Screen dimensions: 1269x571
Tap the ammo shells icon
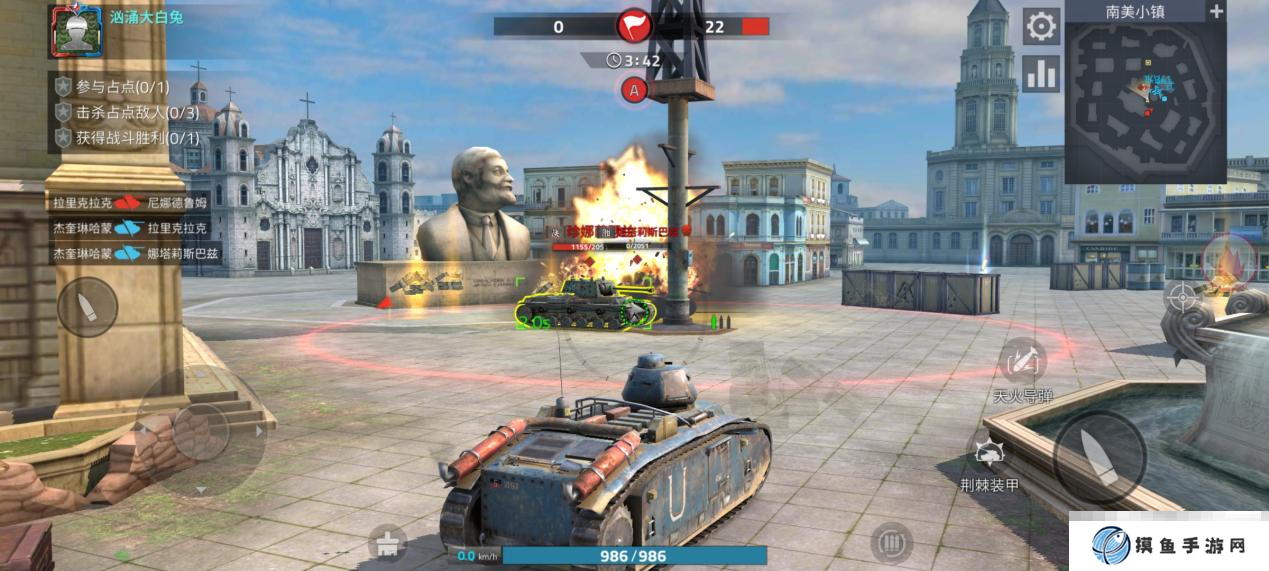pyautogui.click(x=890, y=542)
